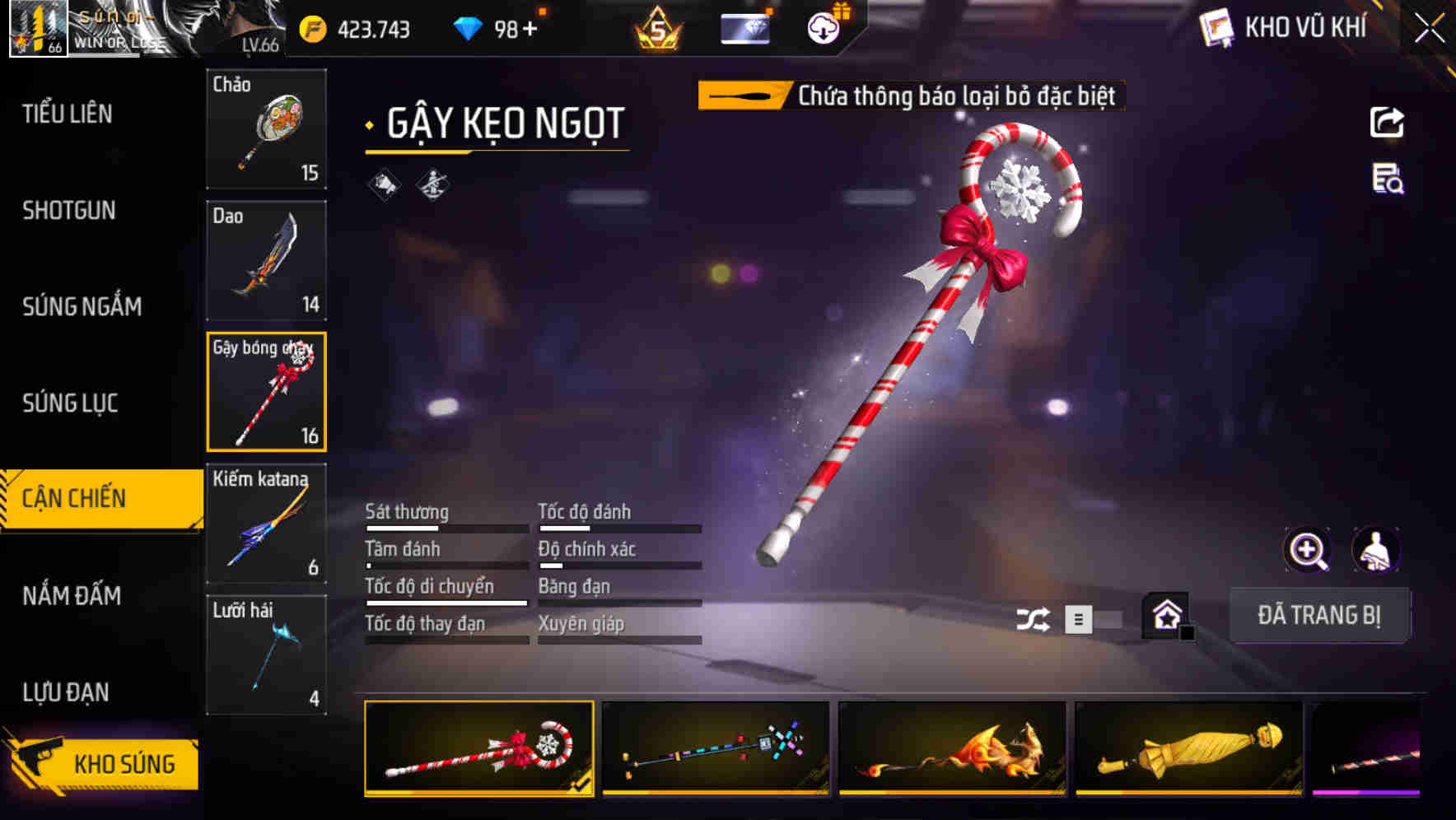Open the share icon at top right
The width and height of the screenshot is (1456, 820).
pos(1388,122)
